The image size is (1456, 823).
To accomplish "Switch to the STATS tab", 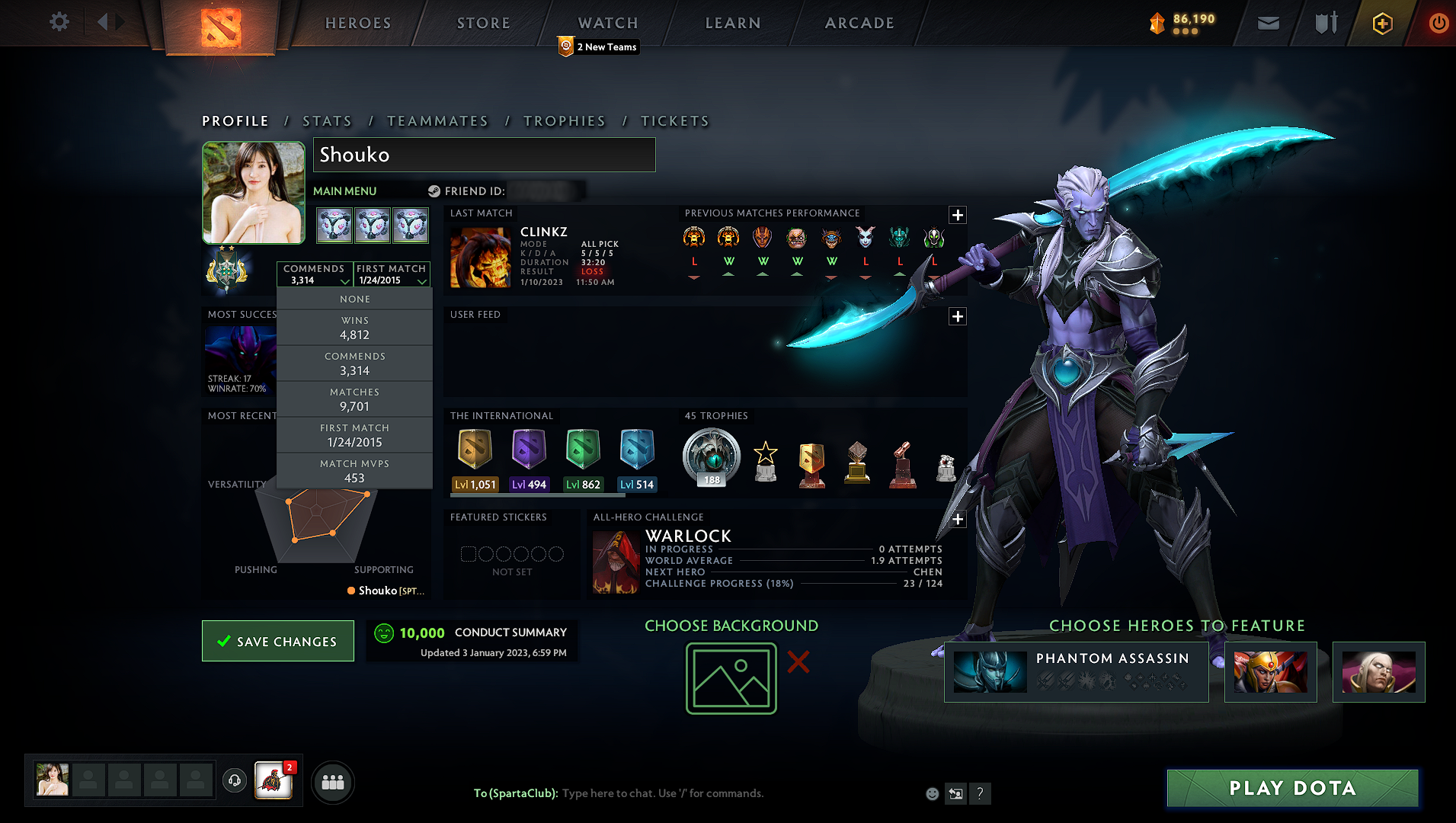I will [327, 120].
